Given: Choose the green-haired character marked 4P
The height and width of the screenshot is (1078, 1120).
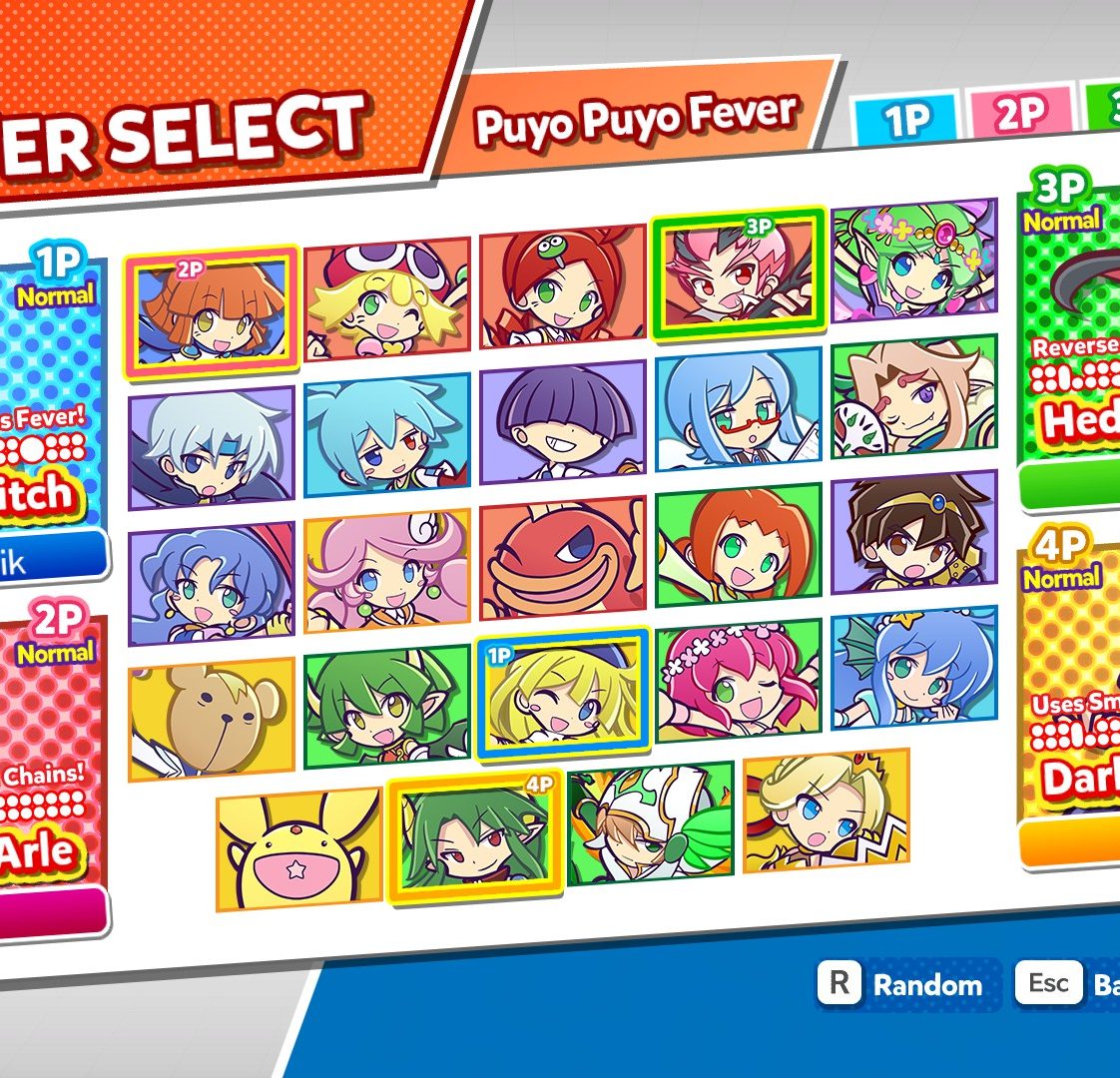Looking at the screenshot, I should (474, 836).
